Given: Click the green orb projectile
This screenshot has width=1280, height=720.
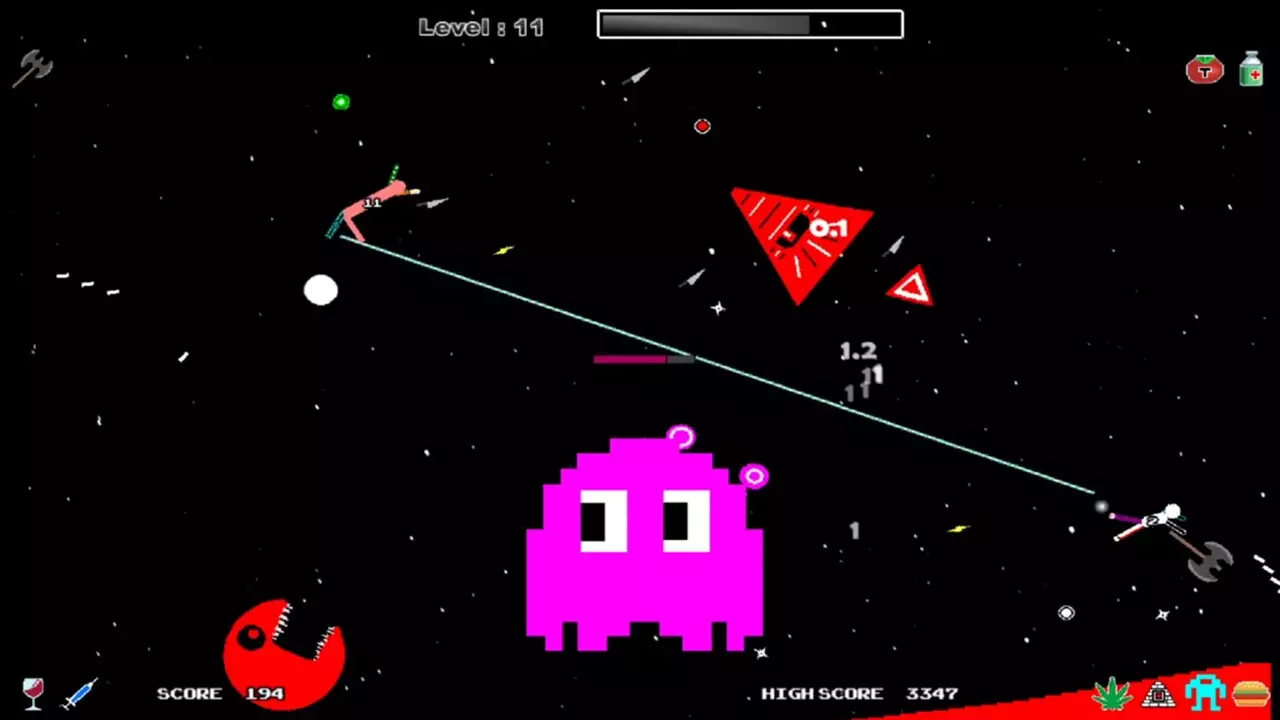Looking at the screenshot, I should click(x=341, y=101).
